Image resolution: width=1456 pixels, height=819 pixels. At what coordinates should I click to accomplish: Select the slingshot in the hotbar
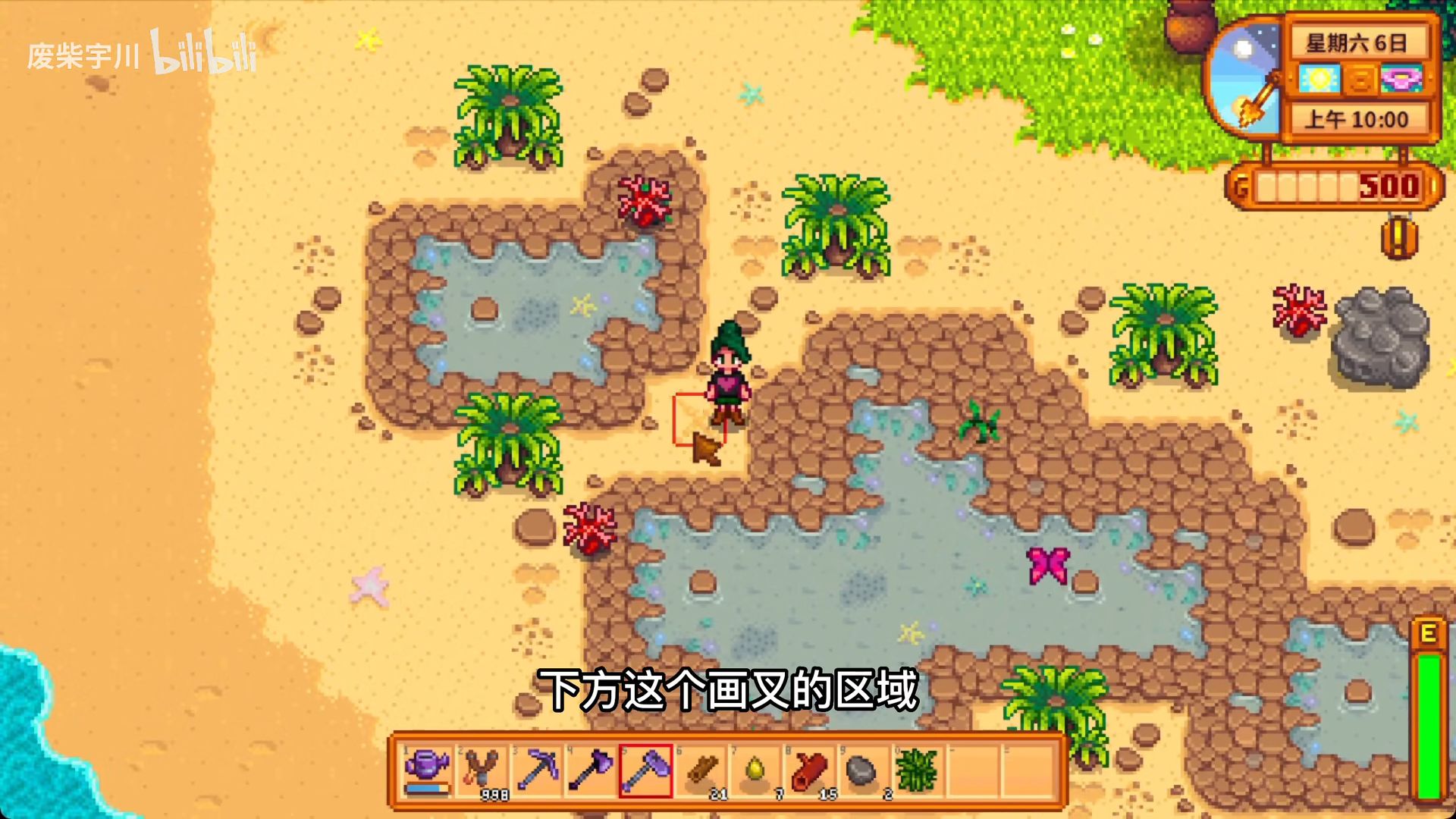click(x=482, y=770)
